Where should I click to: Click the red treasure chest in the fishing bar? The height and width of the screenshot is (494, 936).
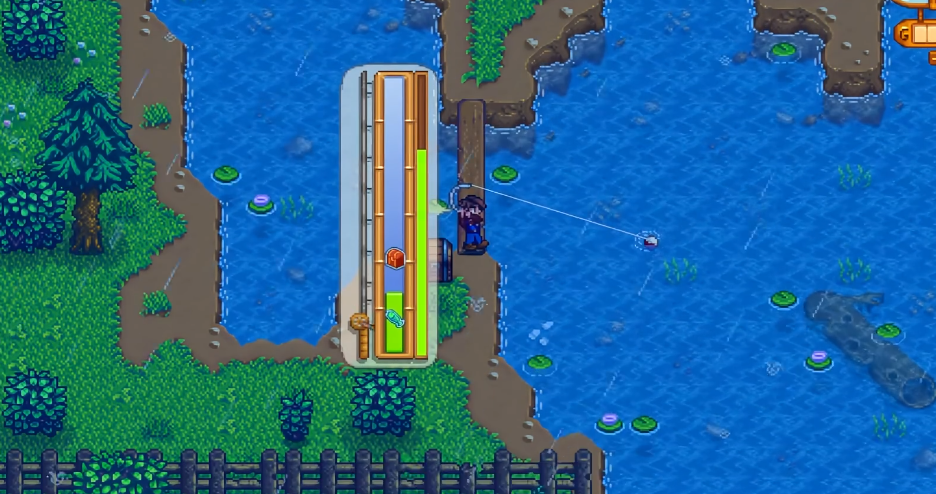pyautogui.click(x=395, y=258)
